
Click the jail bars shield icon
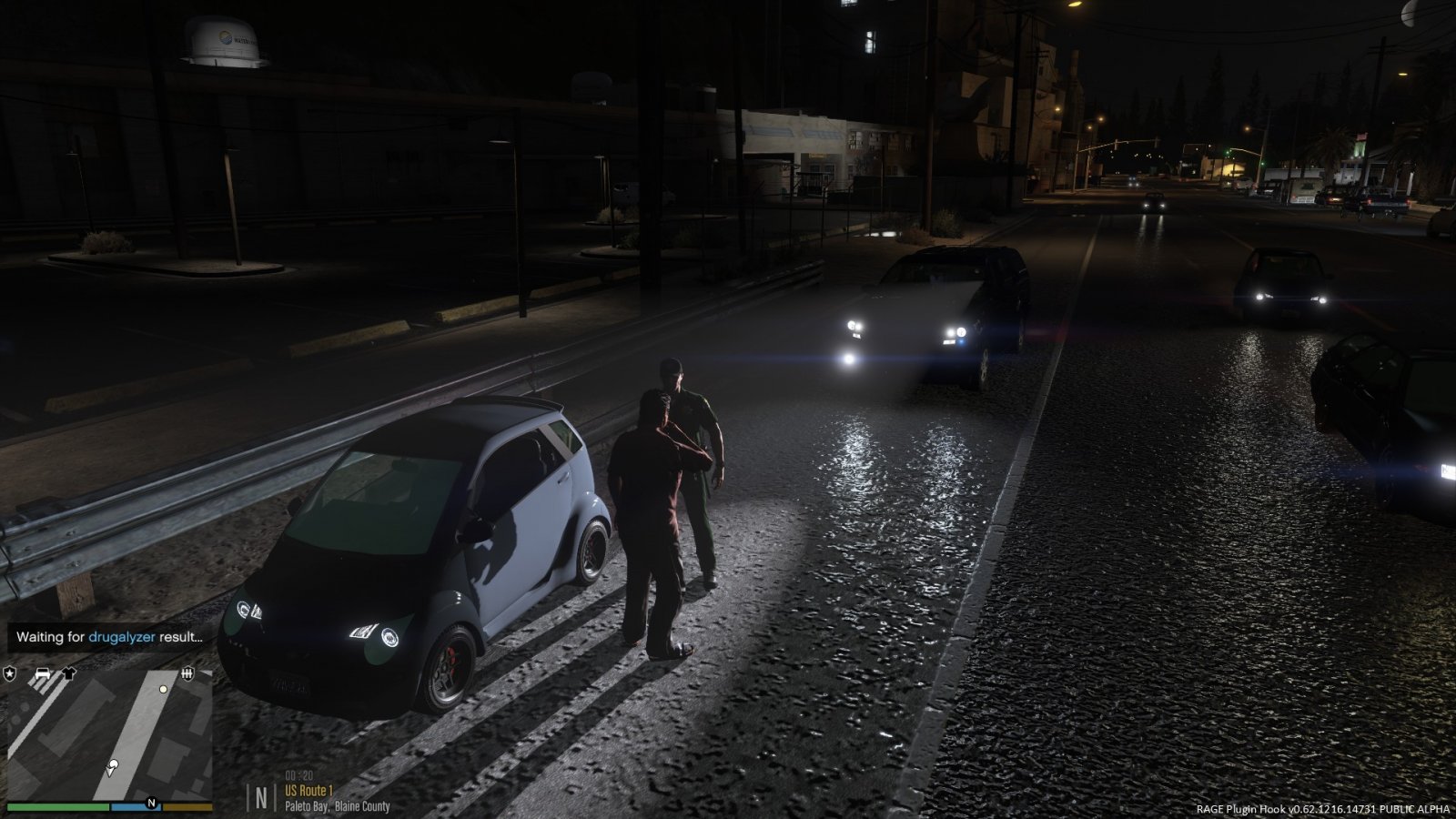tap(187, 674)
